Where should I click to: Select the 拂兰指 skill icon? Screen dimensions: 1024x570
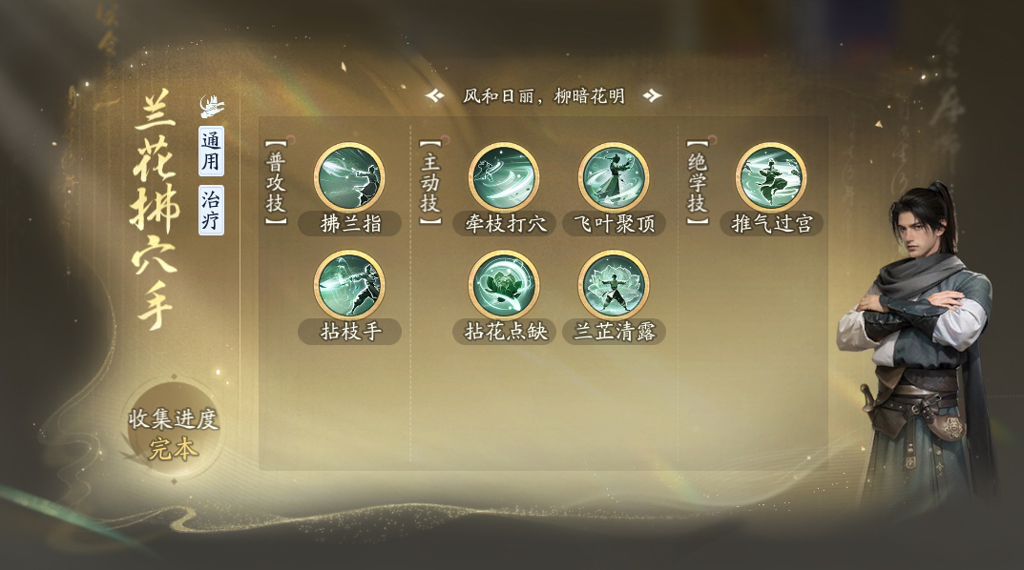pyautogui.click(x=349, y=177)
